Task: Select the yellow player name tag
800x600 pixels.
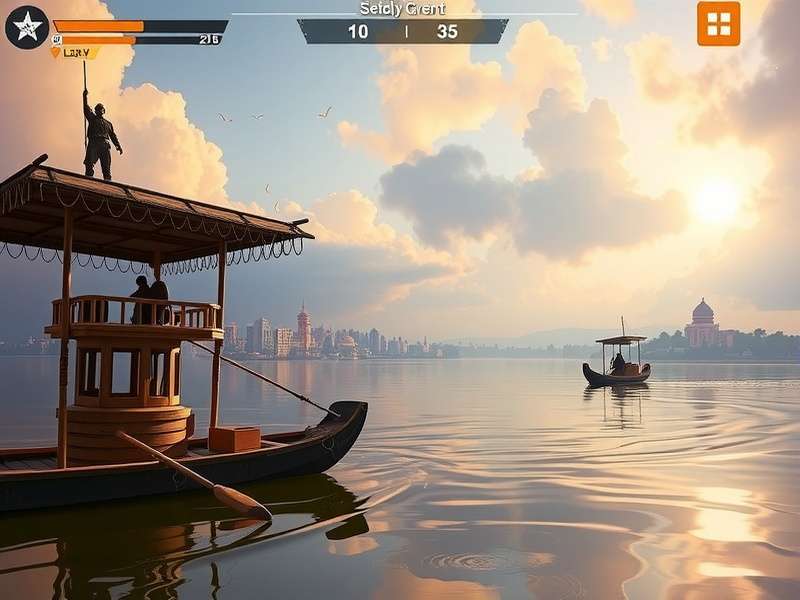Action: (75, 52)
